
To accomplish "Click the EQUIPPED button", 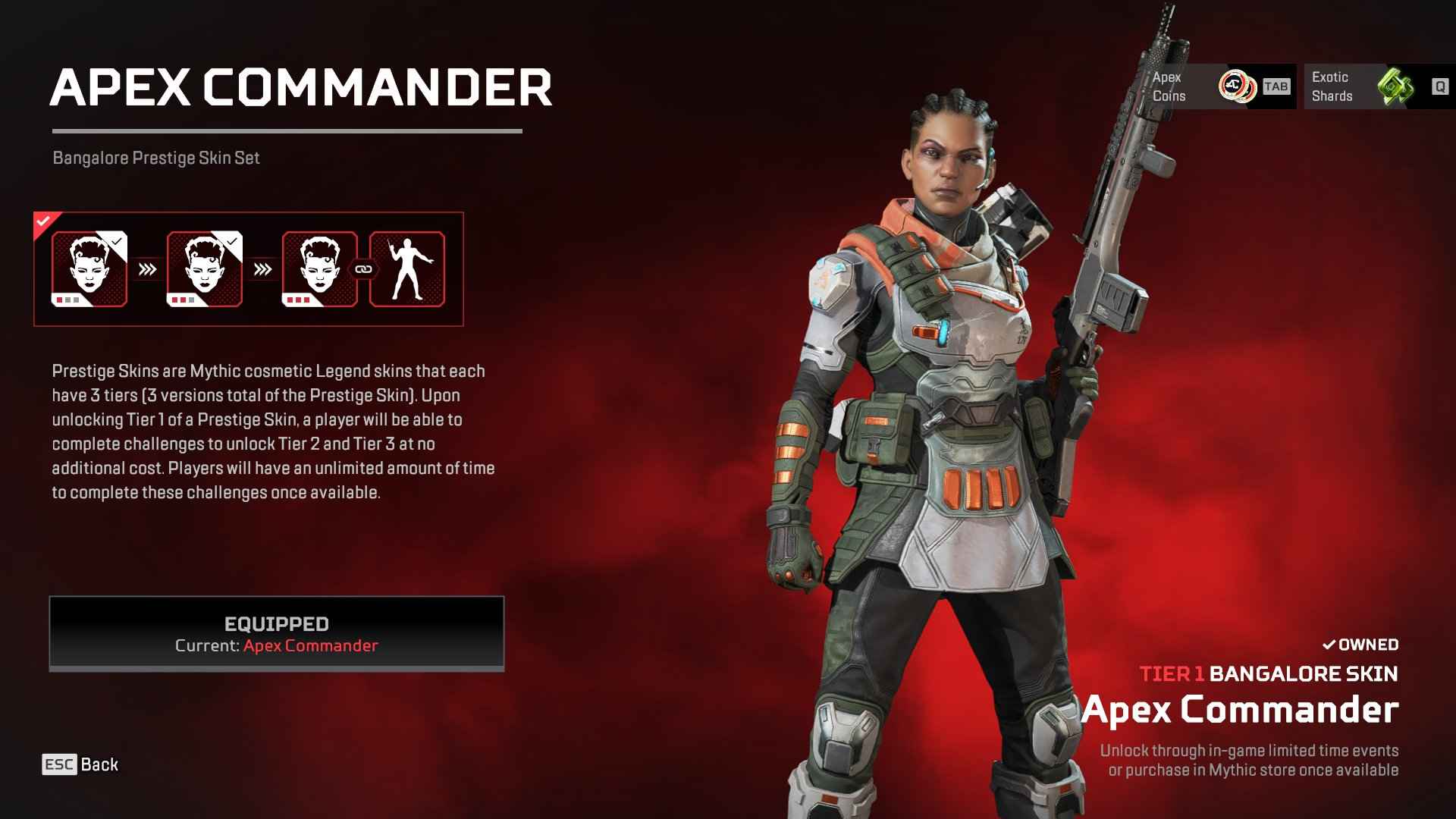I will tap(276, 634).
